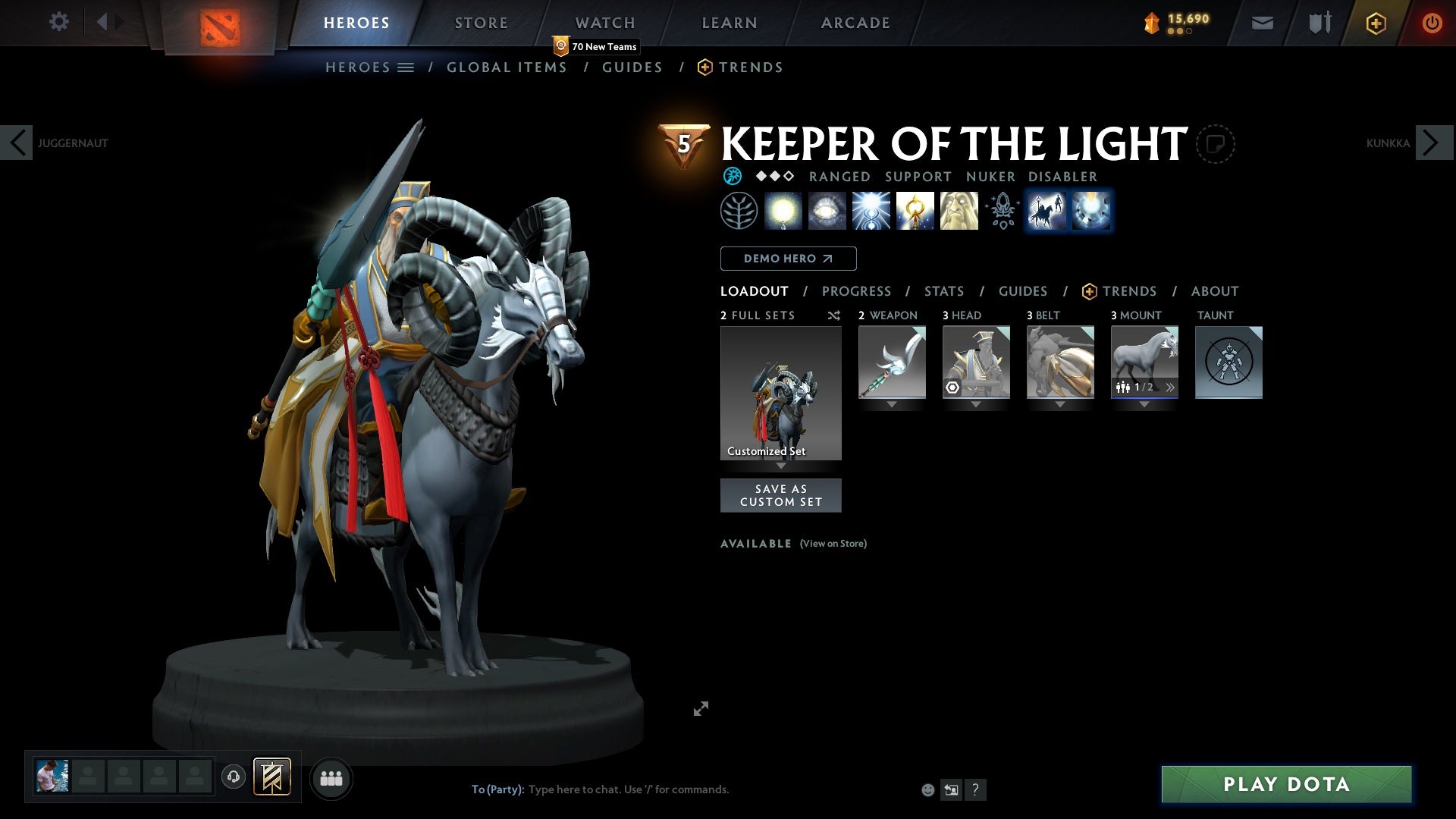Viewport: 1456px width, 819px height.
Task: View the hero About tab
Action: click(1214, 291)
